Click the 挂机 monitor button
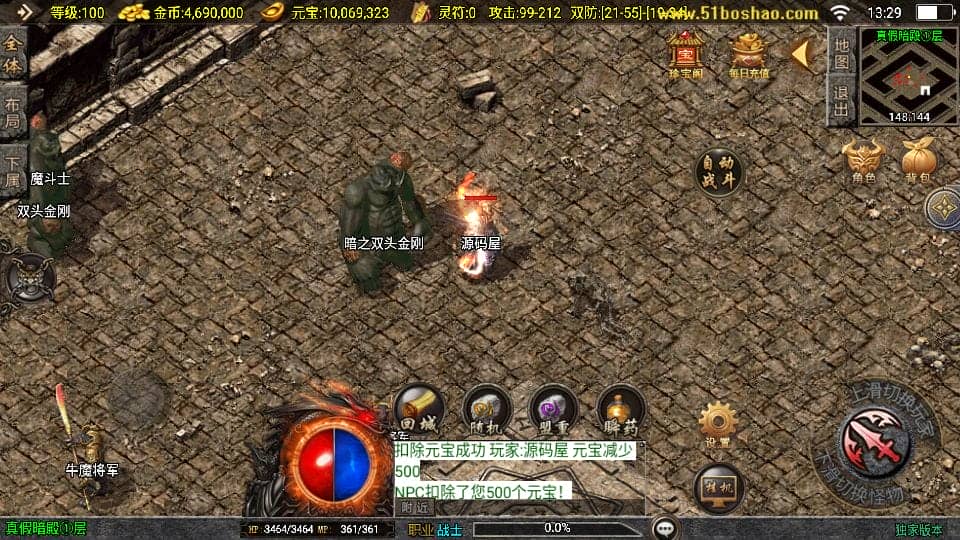This screenshot has height=540, width=960. point(718,487)
